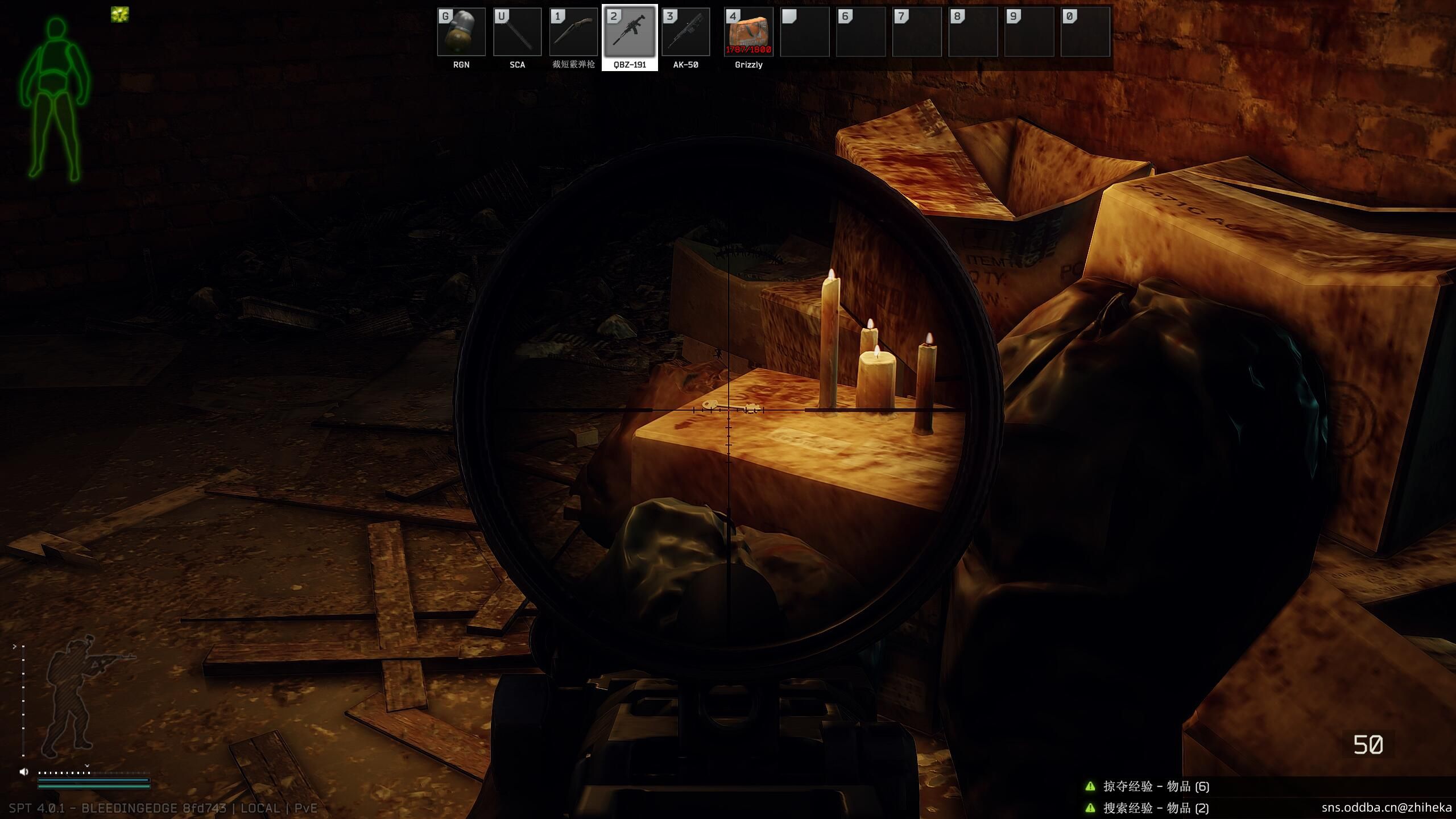Use the Grizzly medical kit slot
1456x819 pixels.
[x=748, y=32]
